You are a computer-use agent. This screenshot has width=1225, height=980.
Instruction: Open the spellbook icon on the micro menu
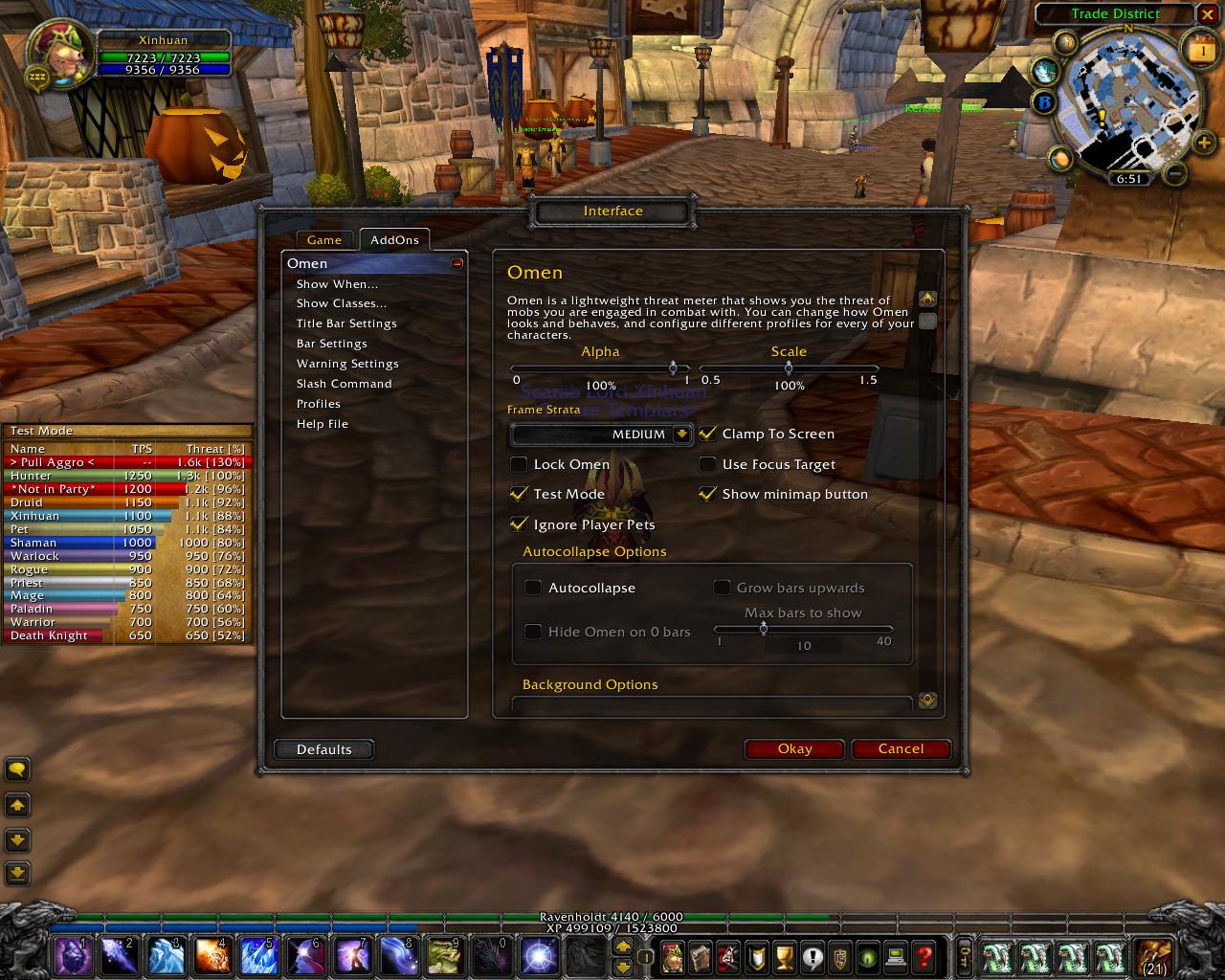click(x=701, y=955)
